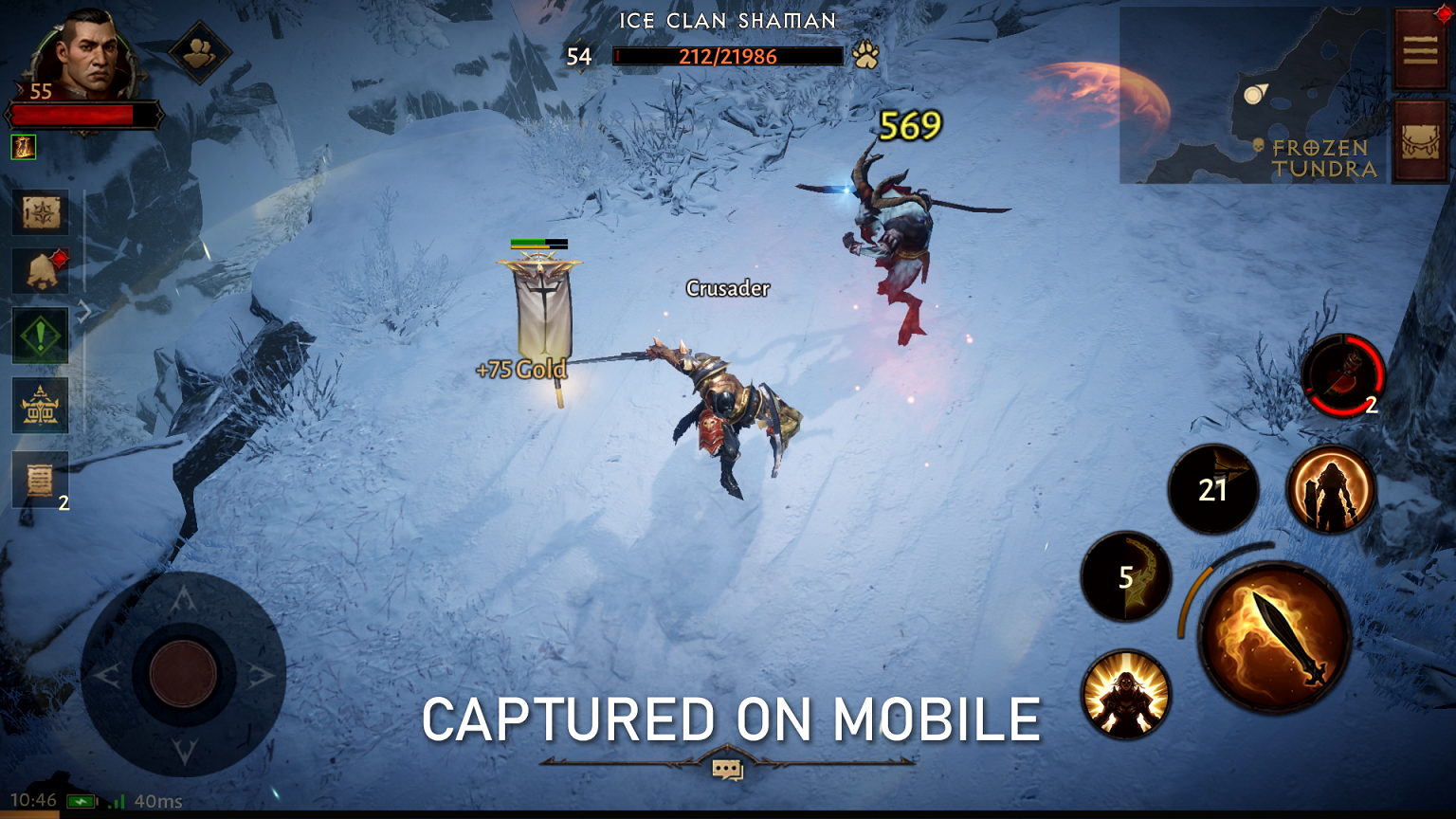The width and height of the screenshot is (1456, 819).
Task: Click the green exclamation mark icon
Action: [x=40, y=336]
